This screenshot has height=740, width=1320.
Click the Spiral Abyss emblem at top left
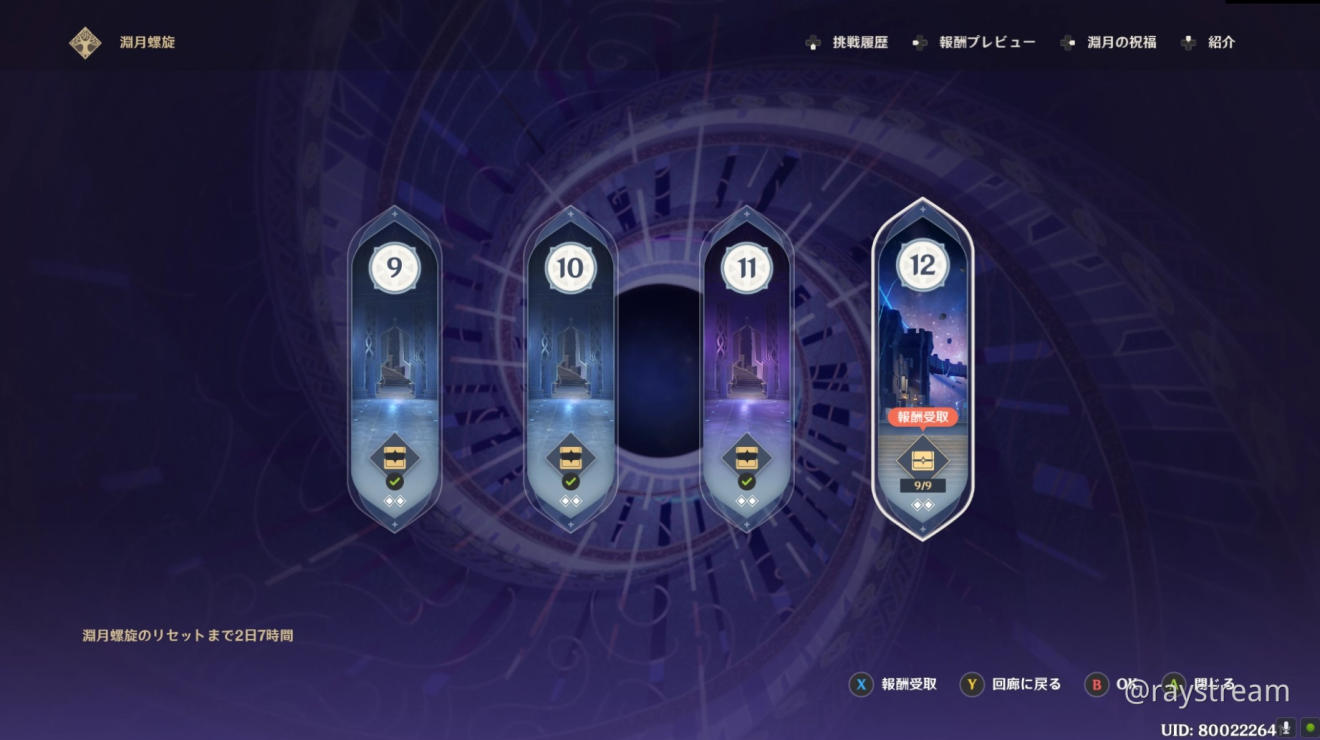click(x=85, y=42)
